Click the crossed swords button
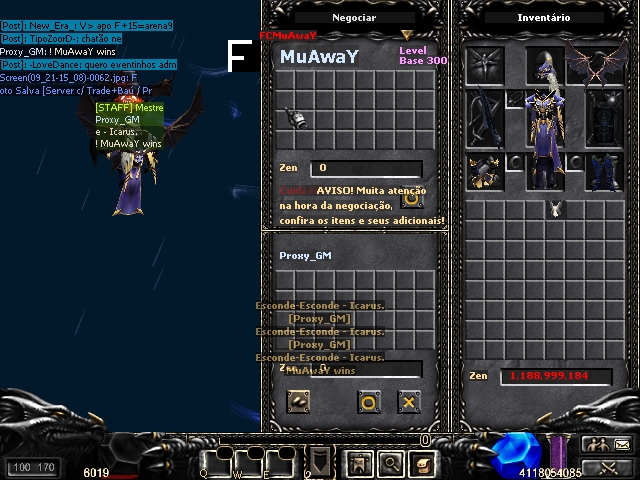The image size is (640, 480). [608, 467]
